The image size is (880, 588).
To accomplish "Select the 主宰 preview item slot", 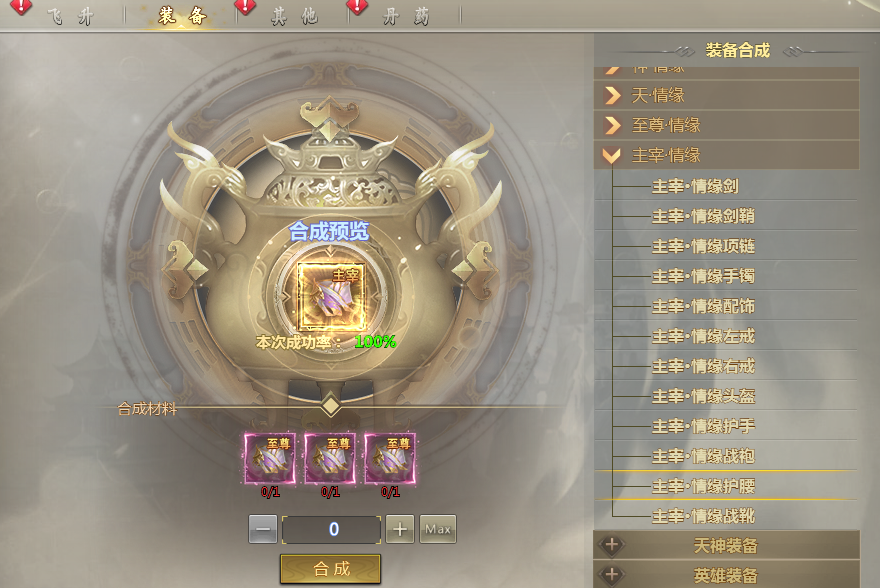I will (x=331, y=296).
